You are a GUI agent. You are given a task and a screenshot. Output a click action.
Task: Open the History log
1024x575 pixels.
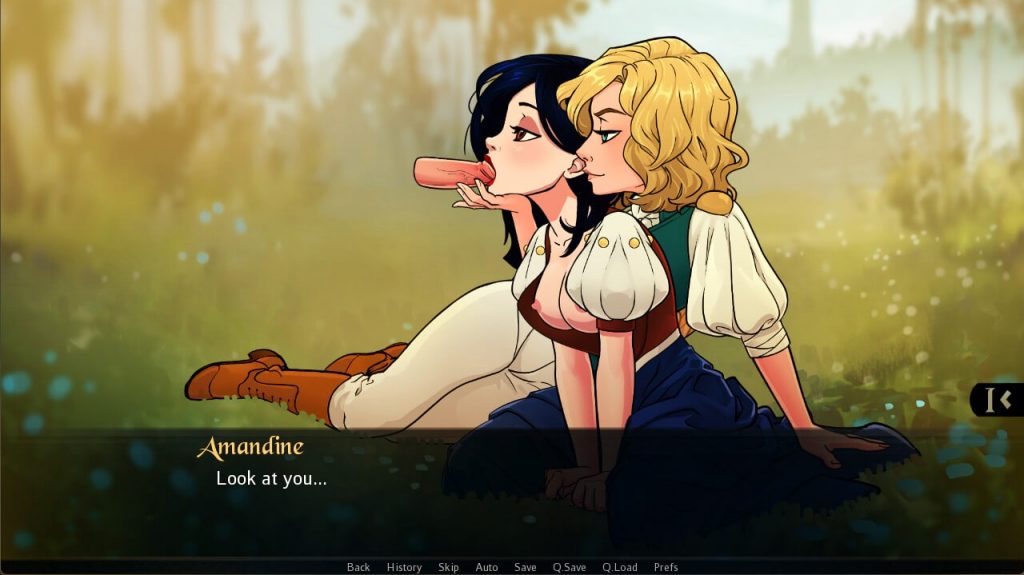[x=404, y=567]
